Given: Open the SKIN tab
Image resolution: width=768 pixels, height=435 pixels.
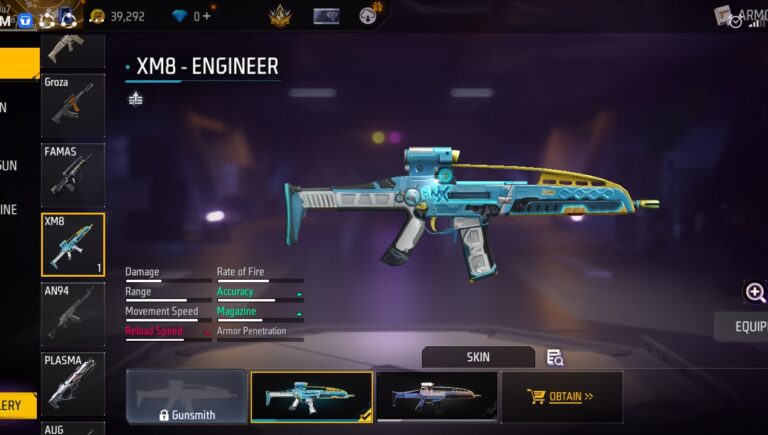Looking at the screenshot, I should point(478,357).
